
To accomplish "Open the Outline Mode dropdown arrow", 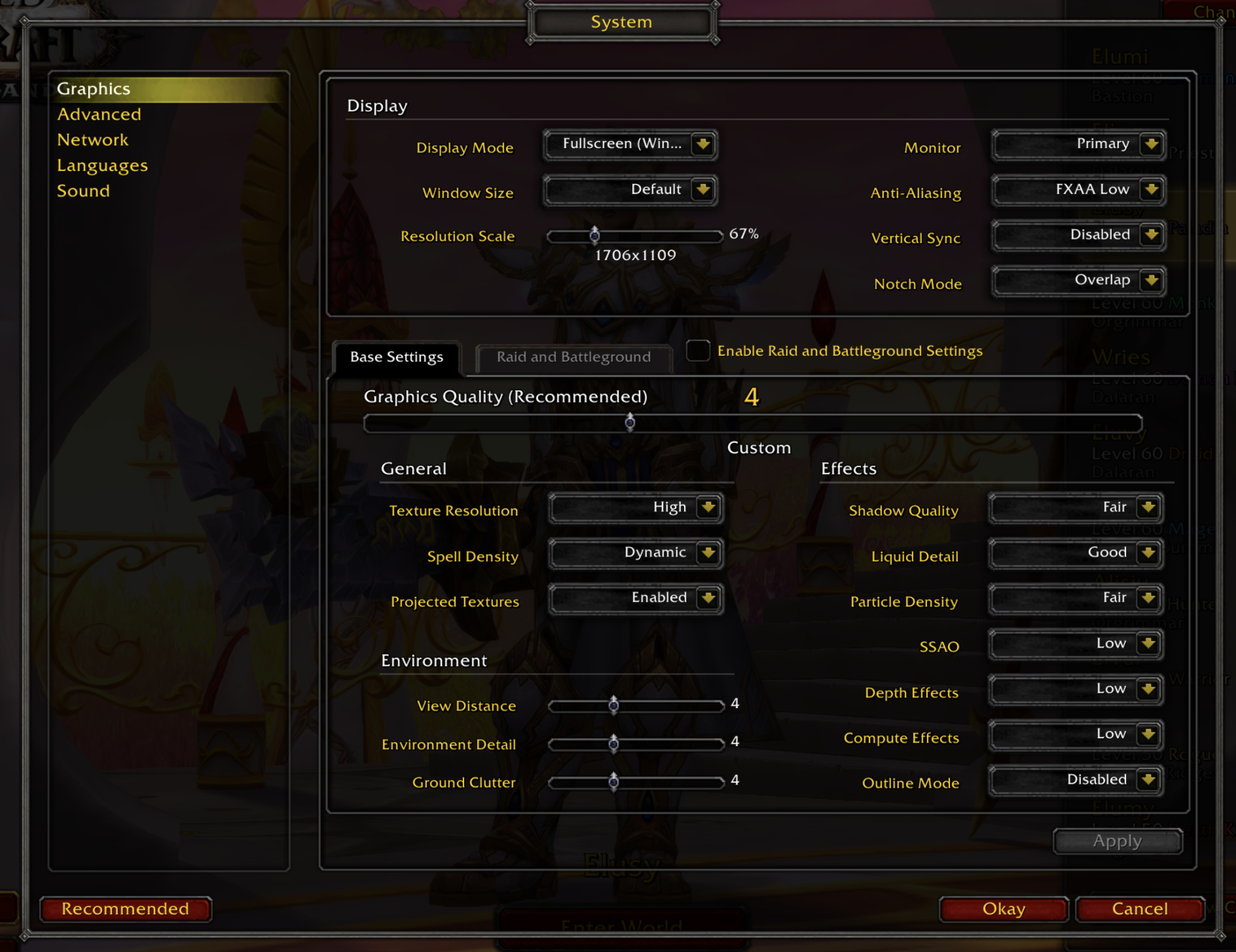I will pyautogui.click(x=1148, y=780).
